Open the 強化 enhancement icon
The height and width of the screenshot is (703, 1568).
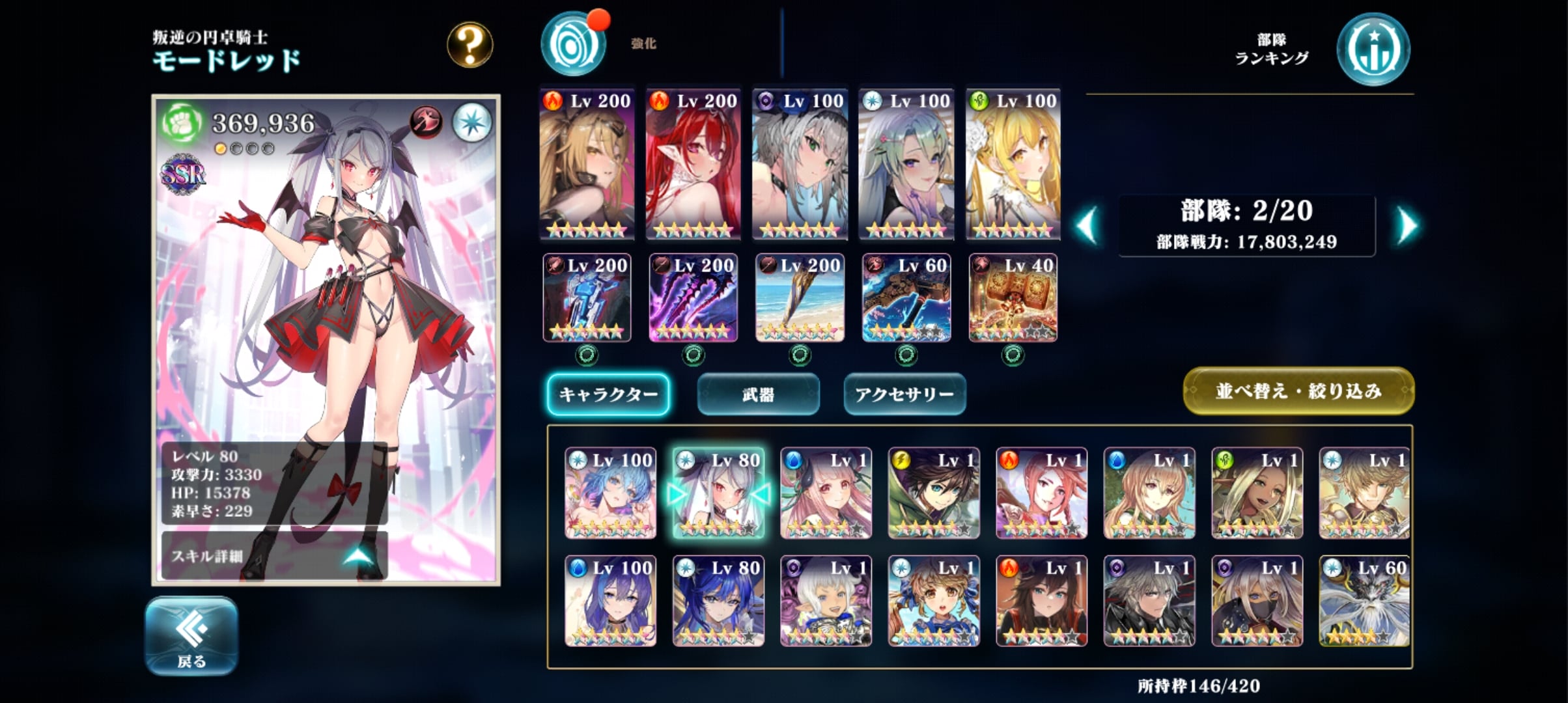573,44
